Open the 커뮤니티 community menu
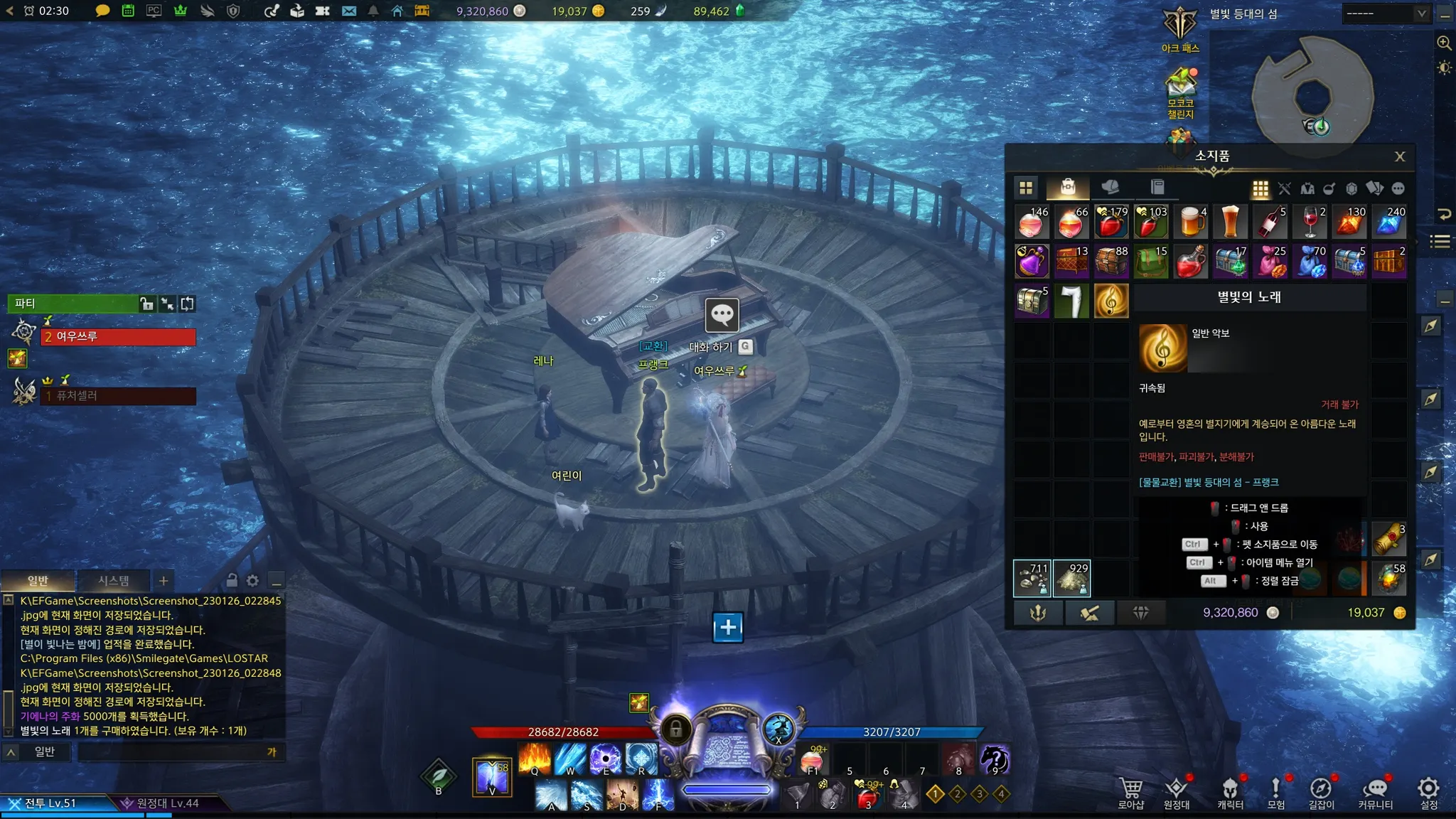1456x819 pixels. (x=1375, y=792)
